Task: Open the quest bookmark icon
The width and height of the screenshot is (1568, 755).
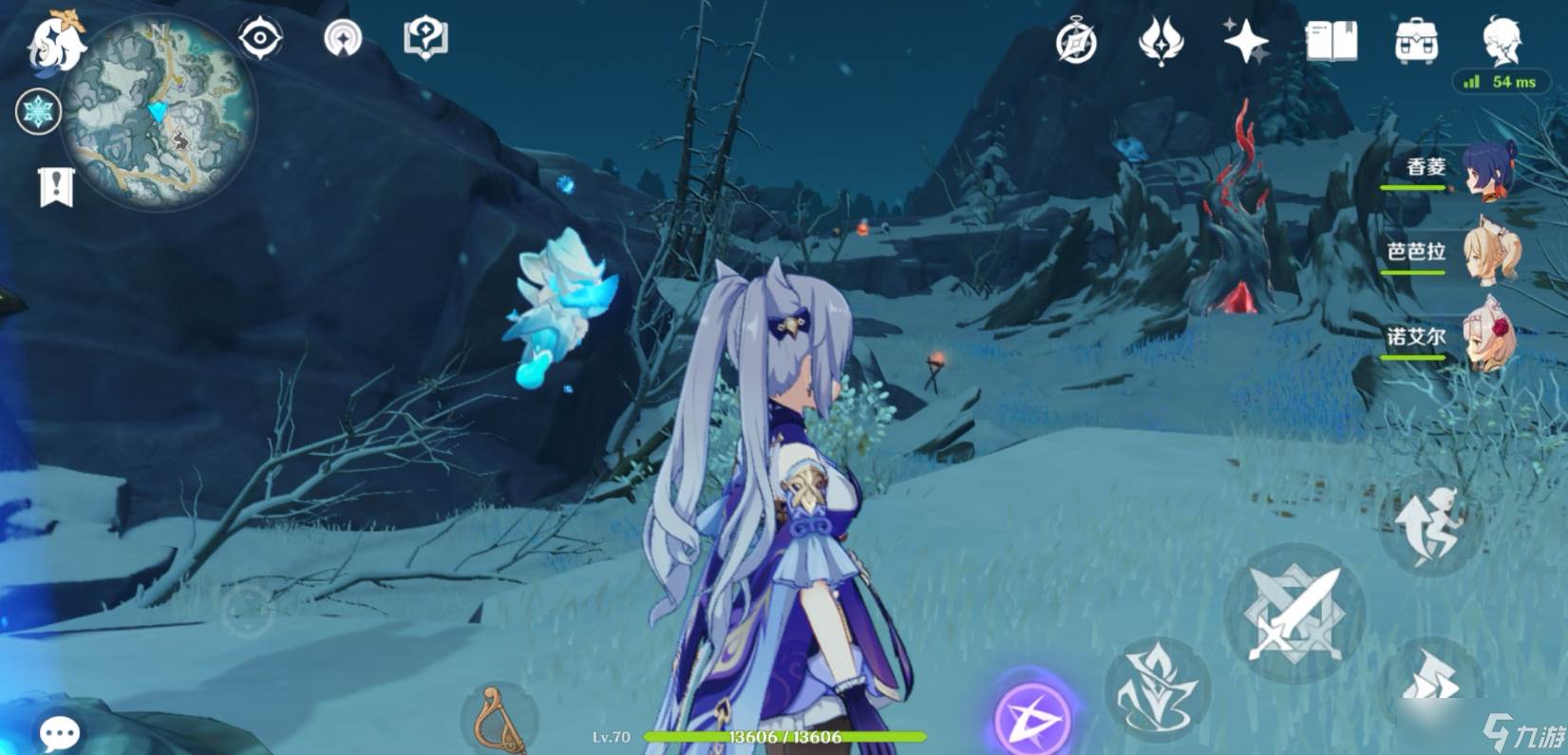Action: (x=56, y=187)
